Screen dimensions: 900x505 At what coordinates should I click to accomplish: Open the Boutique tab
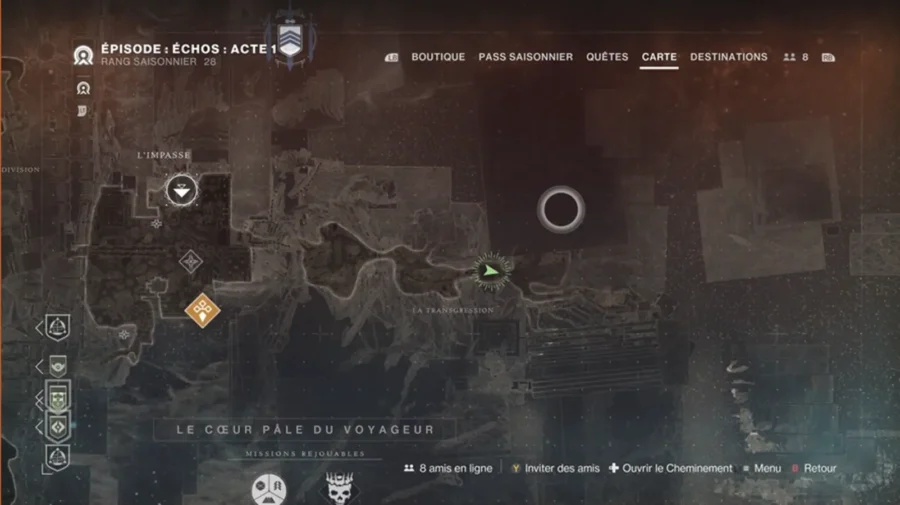pos(437,57)
